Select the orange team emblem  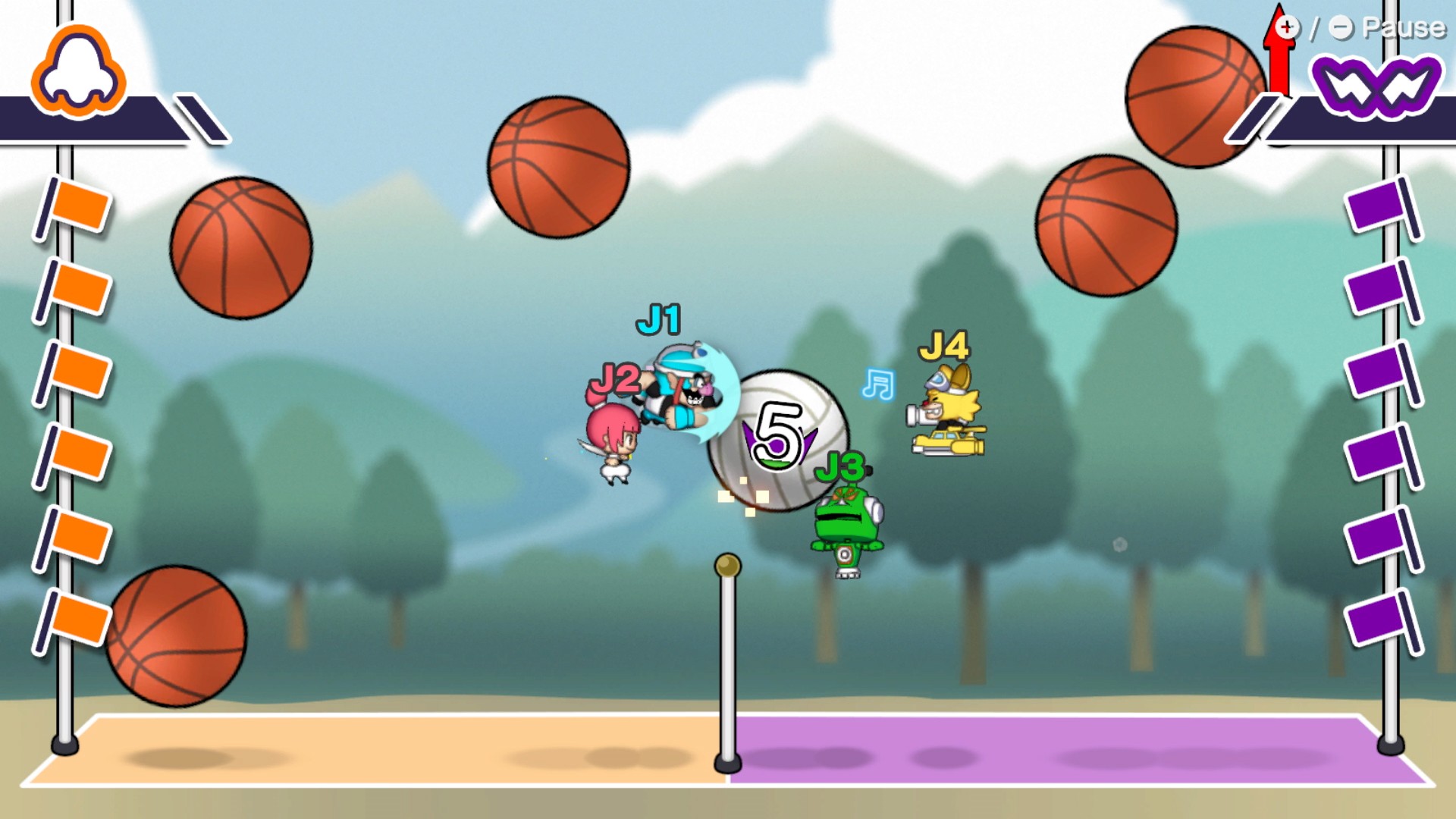tap(78, 73)
